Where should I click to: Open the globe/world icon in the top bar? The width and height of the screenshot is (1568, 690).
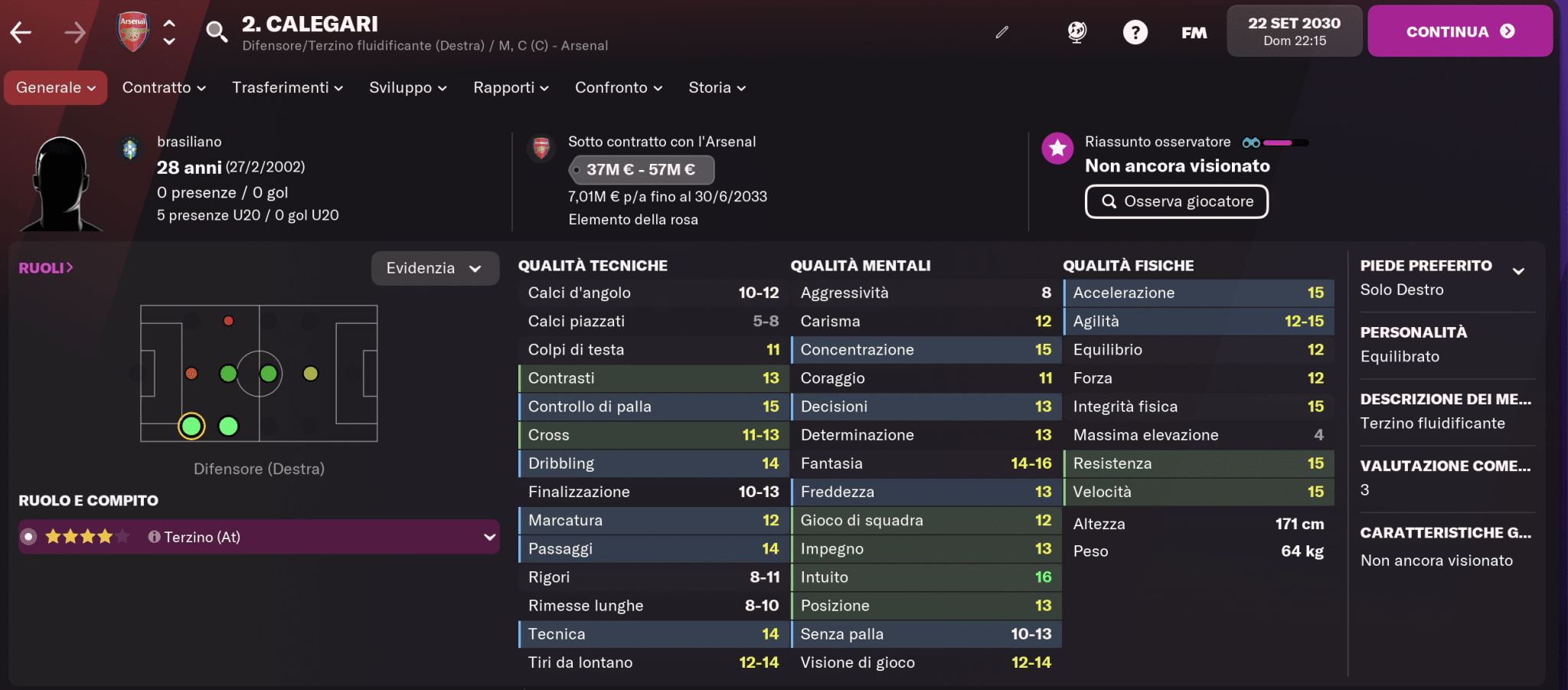[x=1077, y=31]
